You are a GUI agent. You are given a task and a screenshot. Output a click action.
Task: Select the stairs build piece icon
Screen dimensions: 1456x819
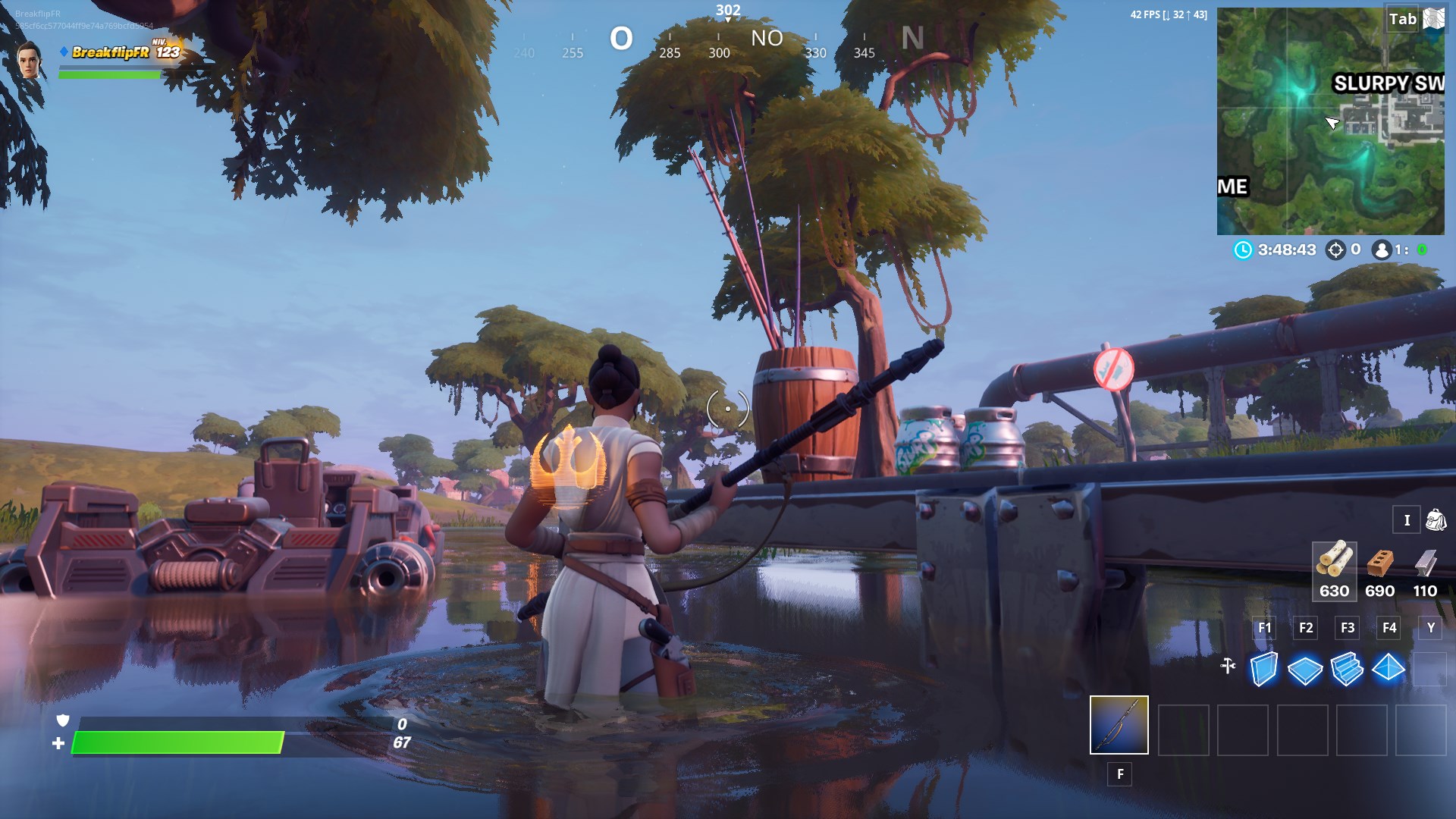pos(1348,667)
